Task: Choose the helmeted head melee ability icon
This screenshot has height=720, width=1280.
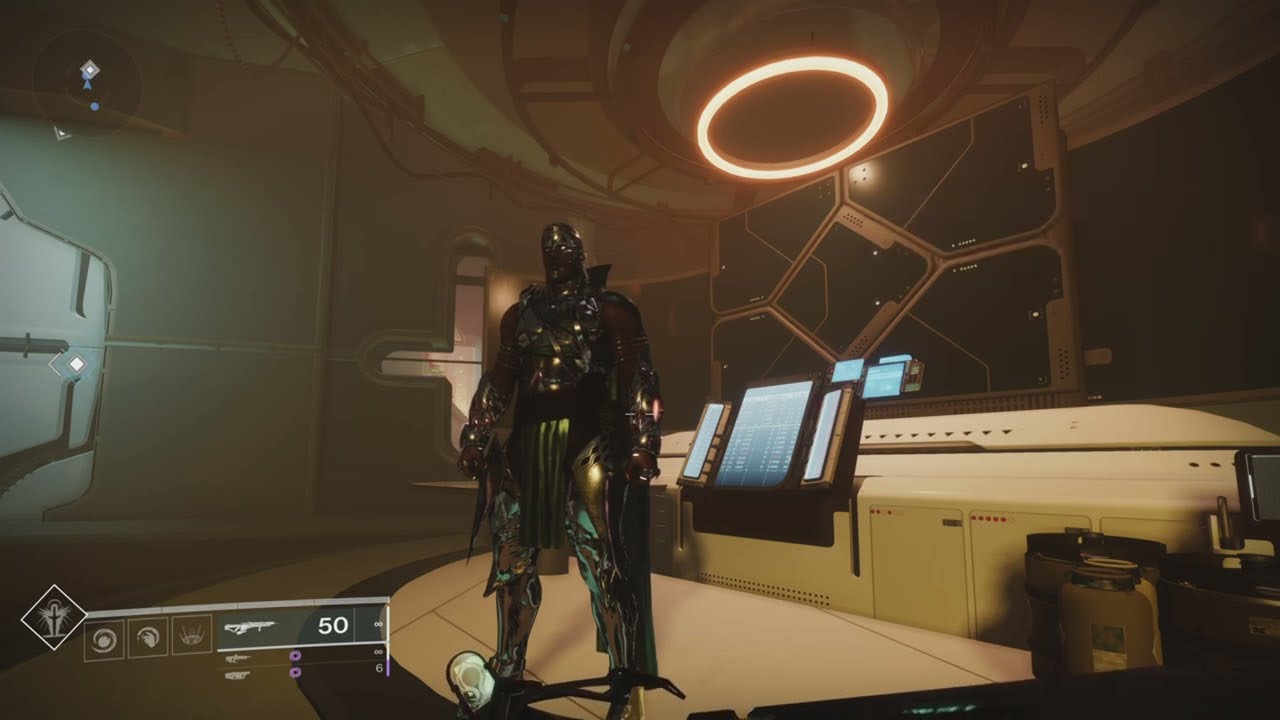Action: coord(146,637)
